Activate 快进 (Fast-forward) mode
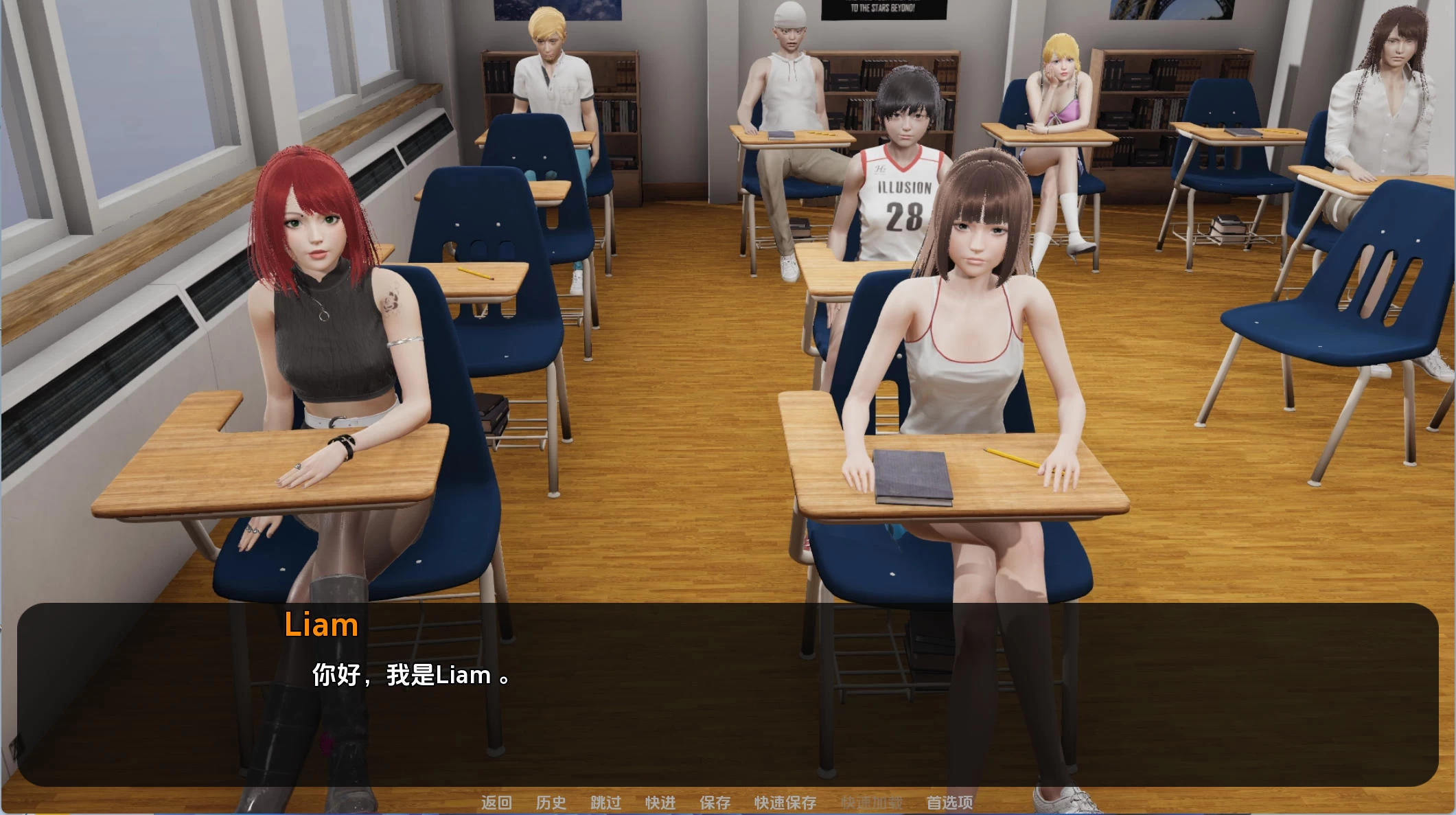The image size is (1456, 815). [660, 803]
